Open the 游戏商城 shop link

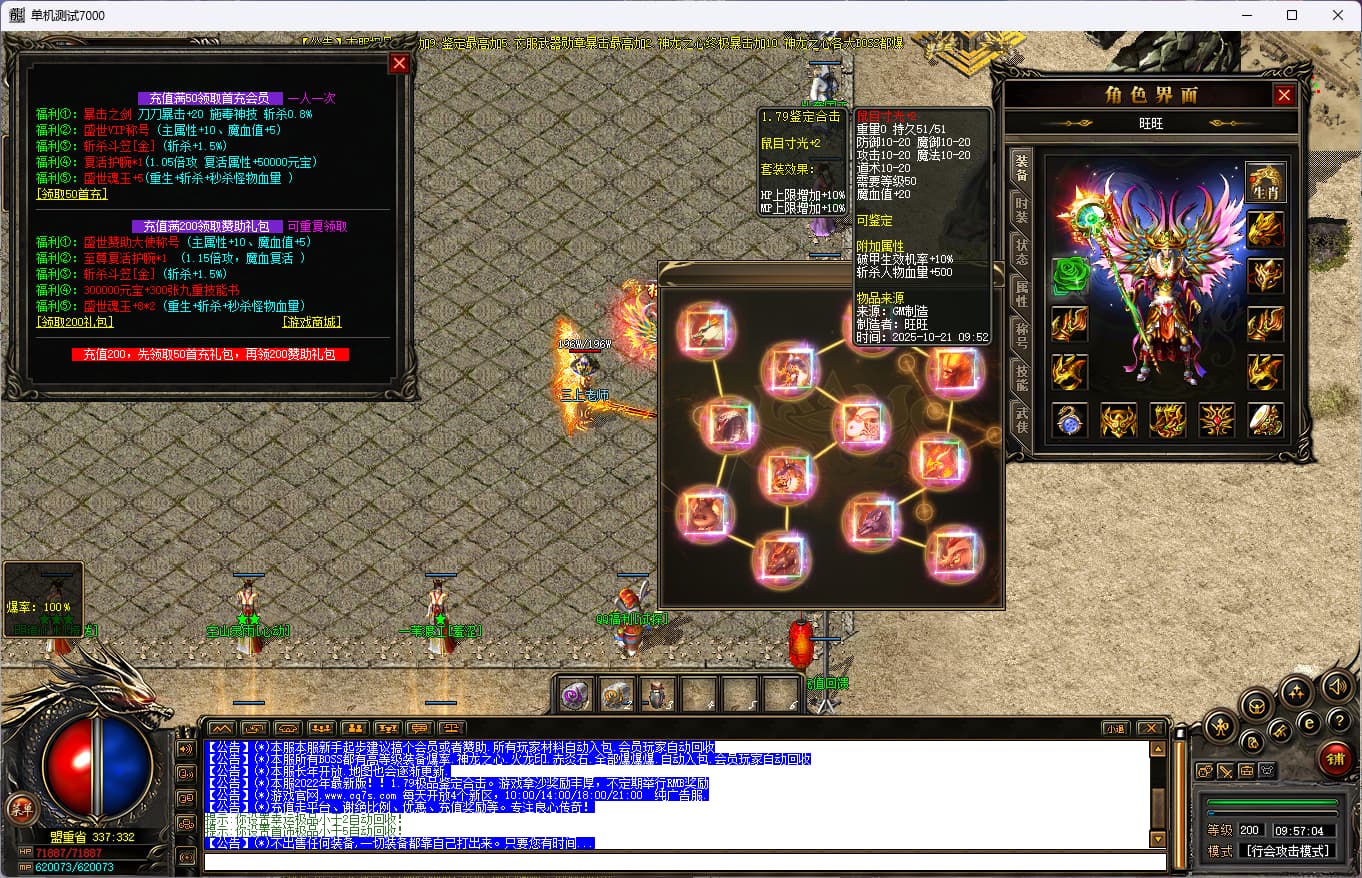312,322
